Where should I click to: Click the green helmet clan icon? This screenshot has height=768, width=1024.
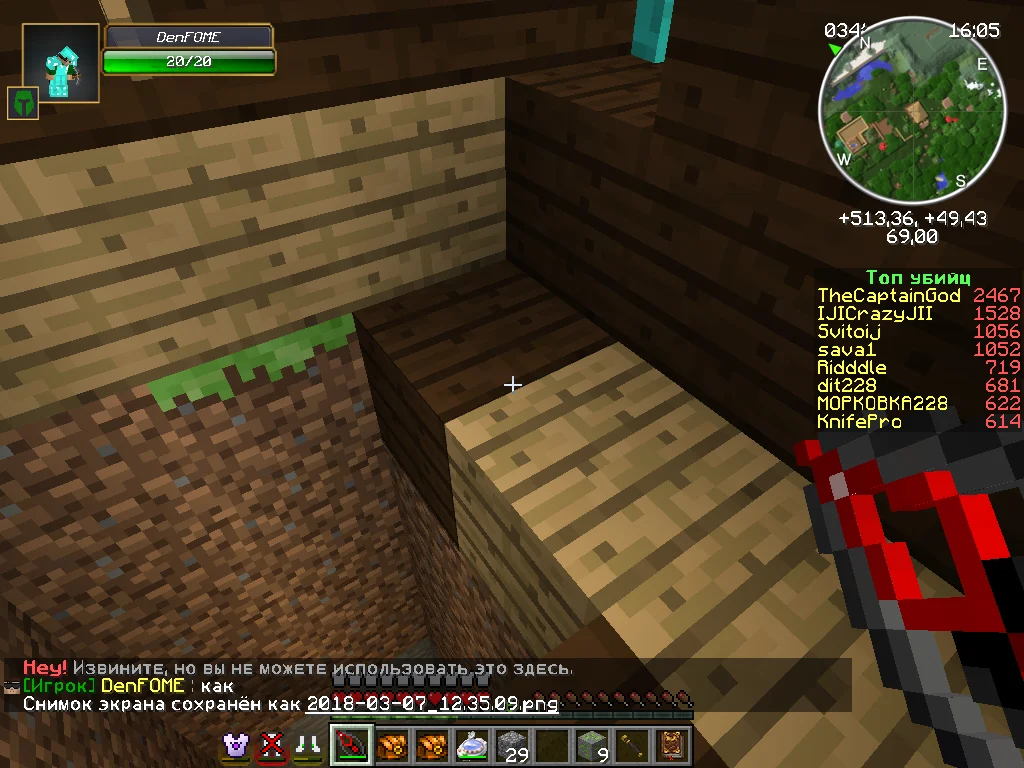(x=22, y=103)
